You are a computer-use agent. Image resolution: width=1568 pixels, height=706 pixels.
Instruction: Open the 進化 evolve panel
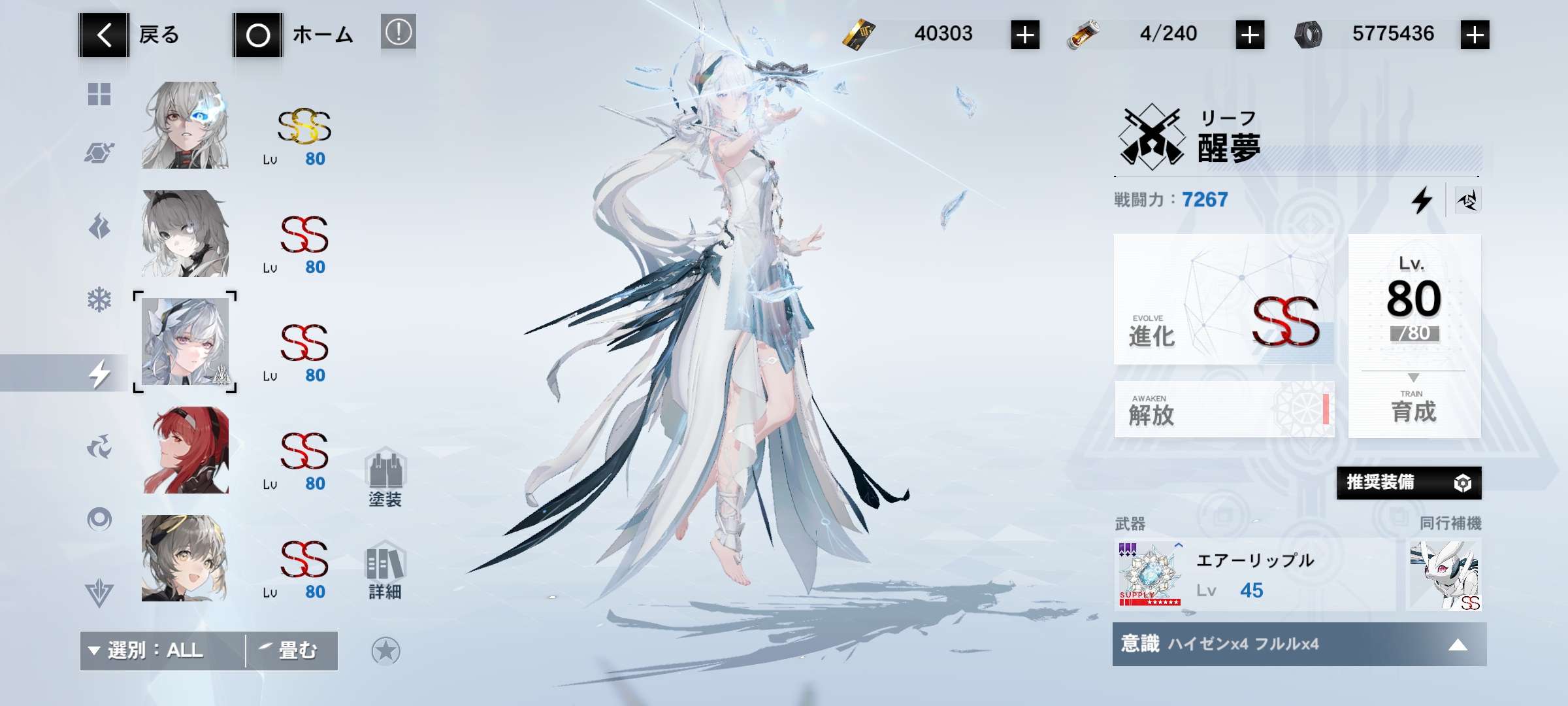click(x=1224, y=299)
